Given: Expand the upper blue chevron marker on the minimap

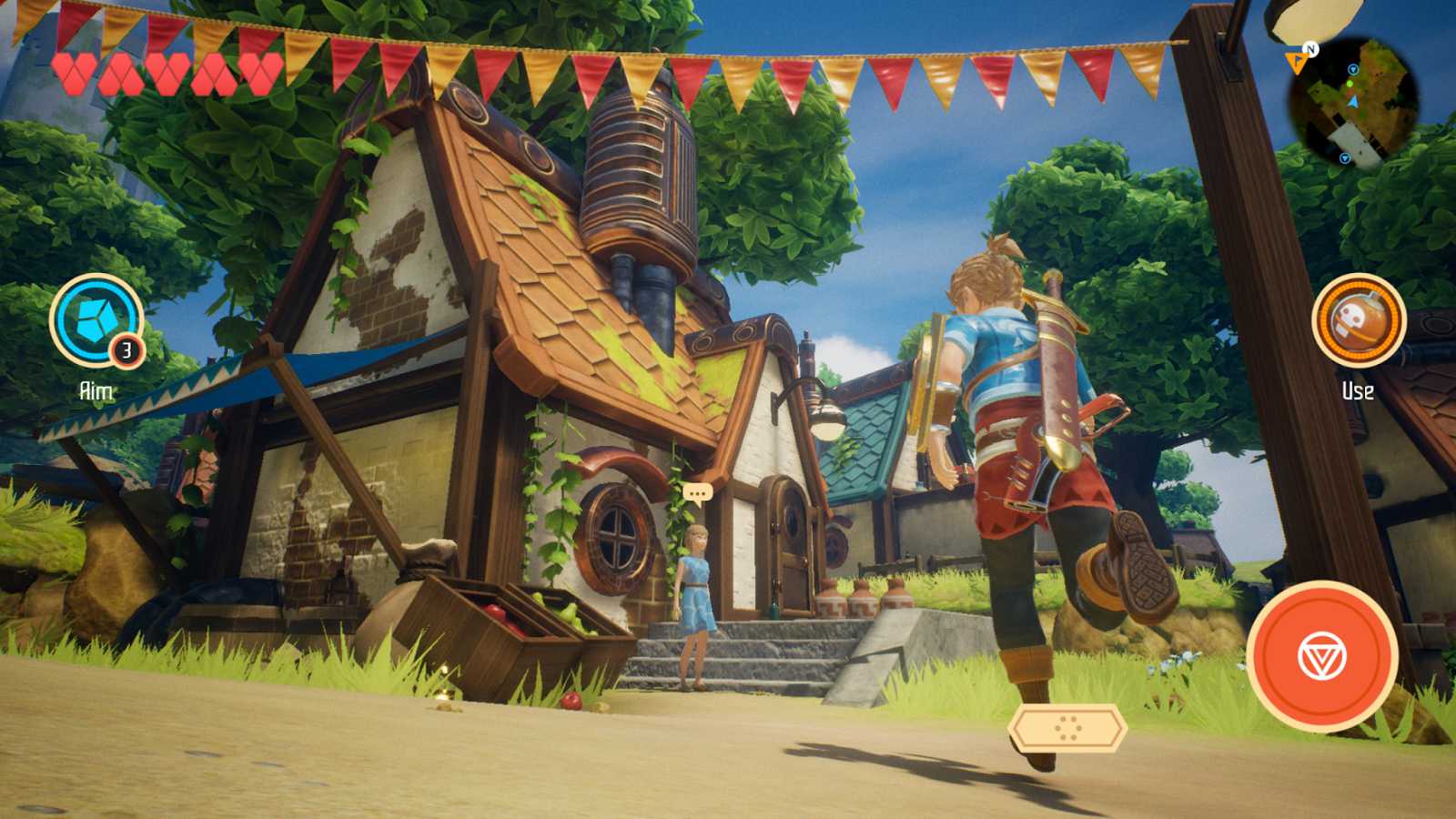Looking at the screenshot, I should (1353, 70).
